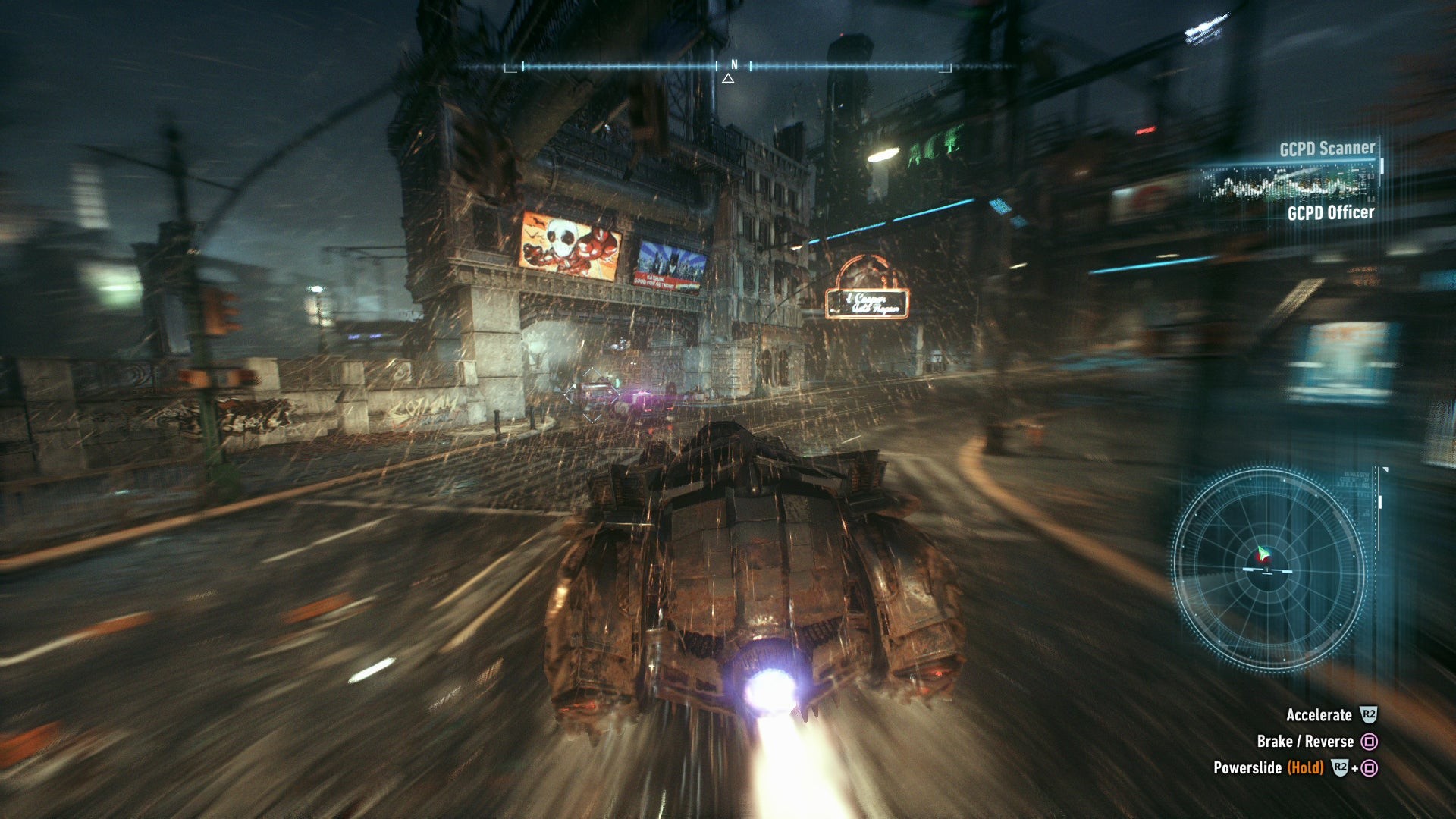
Task: Click the north marker on the compass bar
Action: point(733,65)
